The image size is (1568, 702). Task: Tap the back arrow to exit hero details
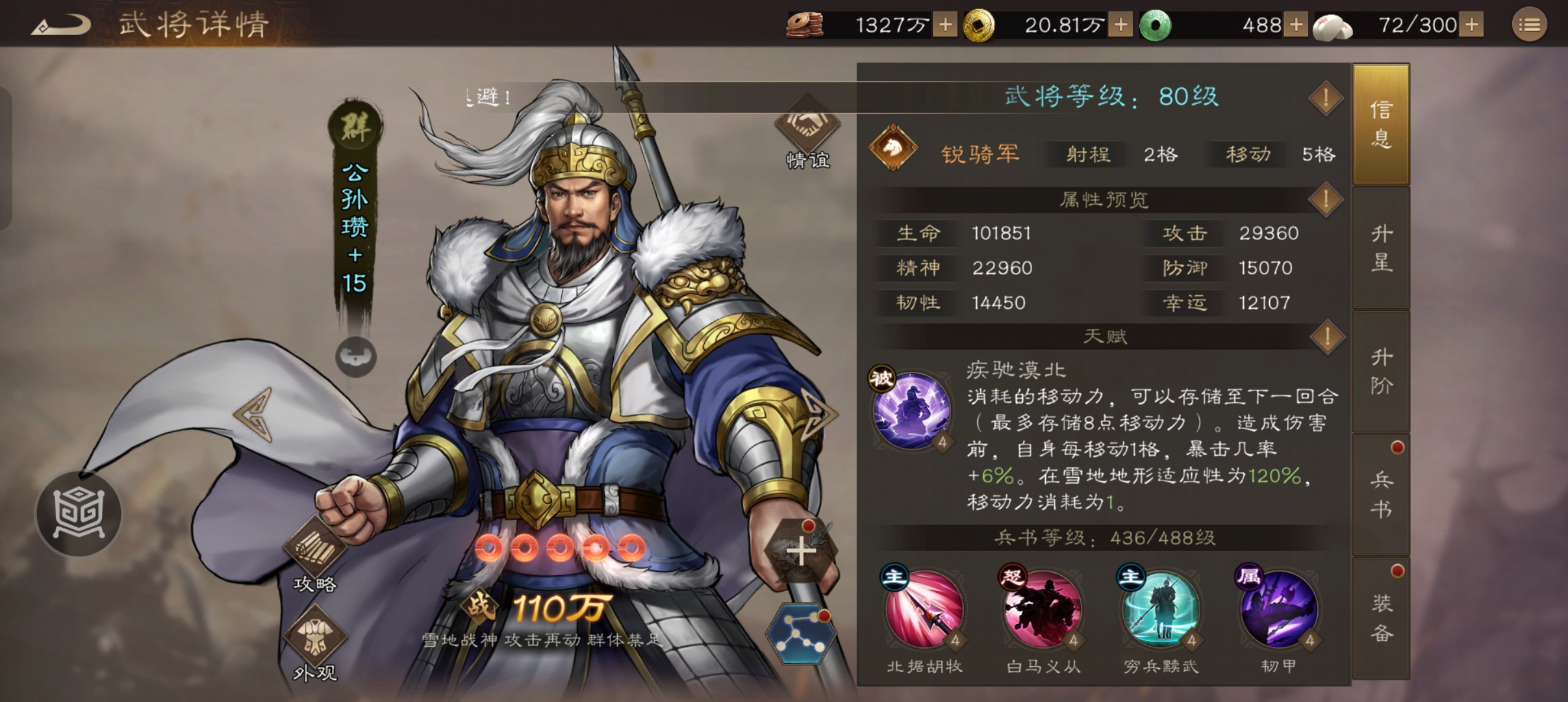pos(62,23)
